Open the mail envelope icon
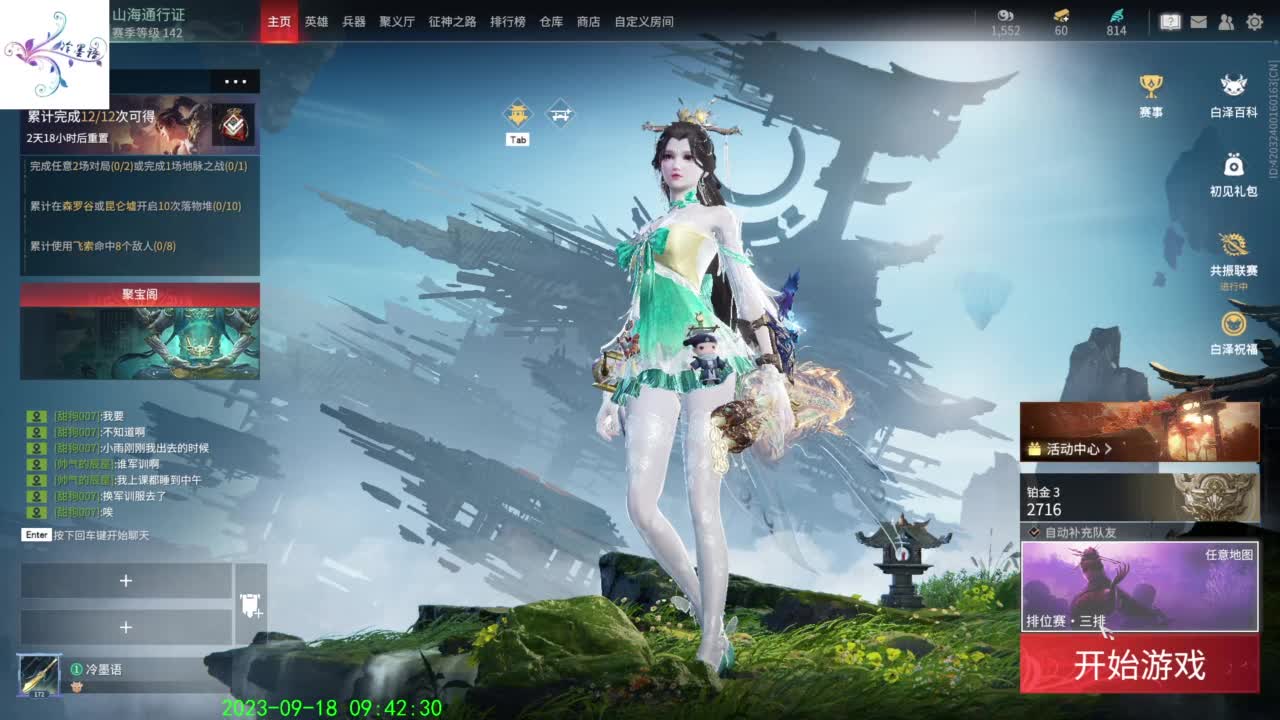Image resolution: width=1280 pixels, height=720 pixels. point(1197,19)
